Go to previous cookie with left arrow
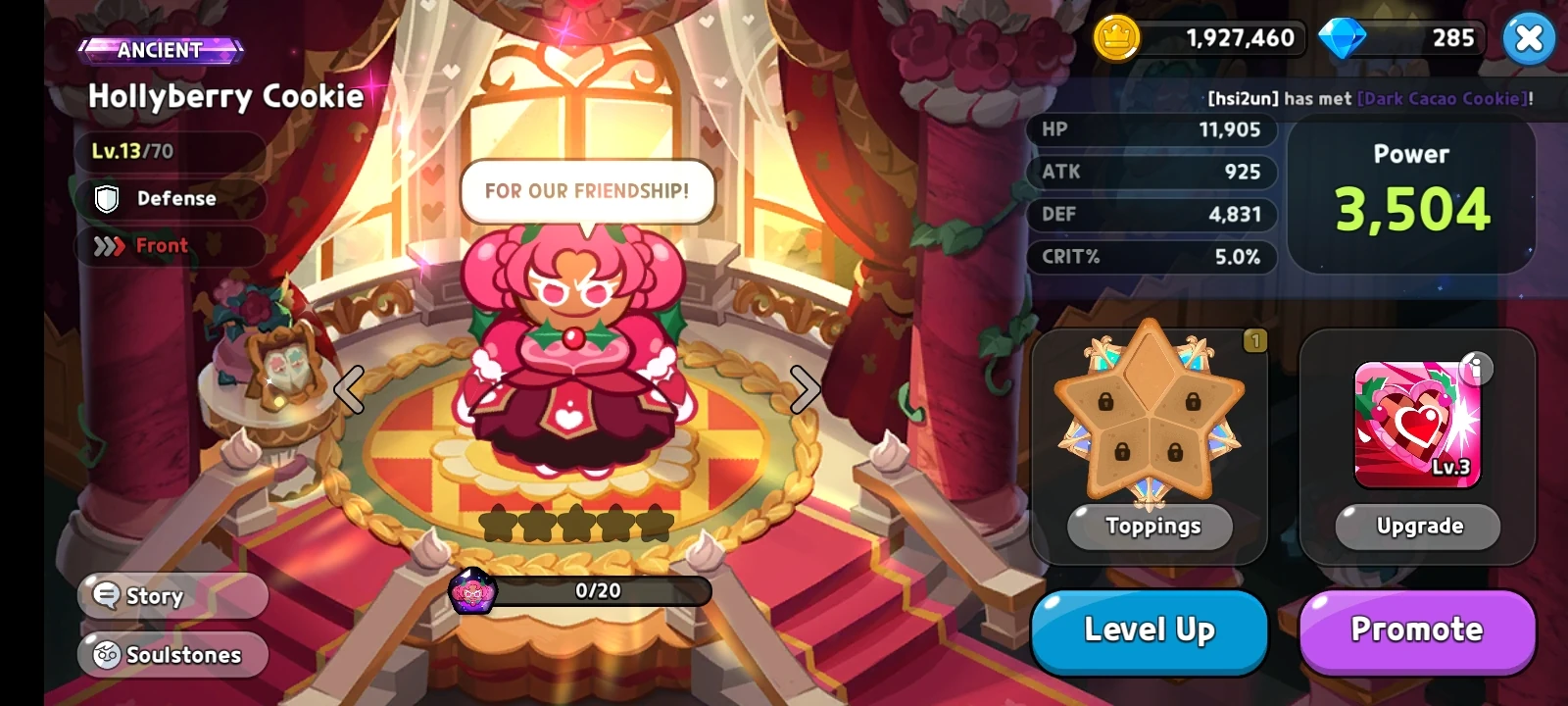The height and width of the screenshot is (706, 1568). pyautogui.click(x=348, y=388)
